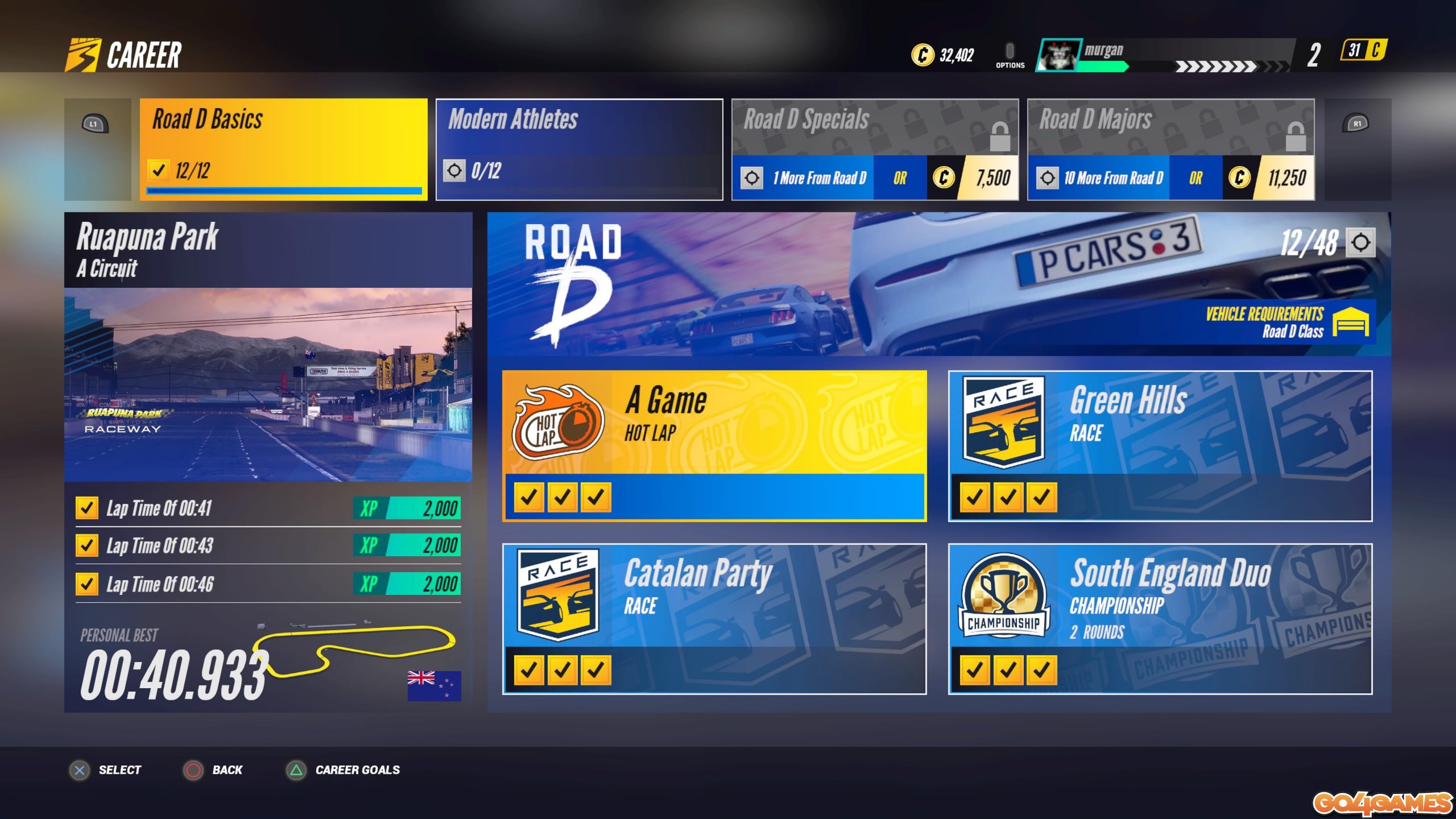This screenshot has width=1456, height=819.
Task: Choose the Catalan Party race event
Action: coord(714,618)
